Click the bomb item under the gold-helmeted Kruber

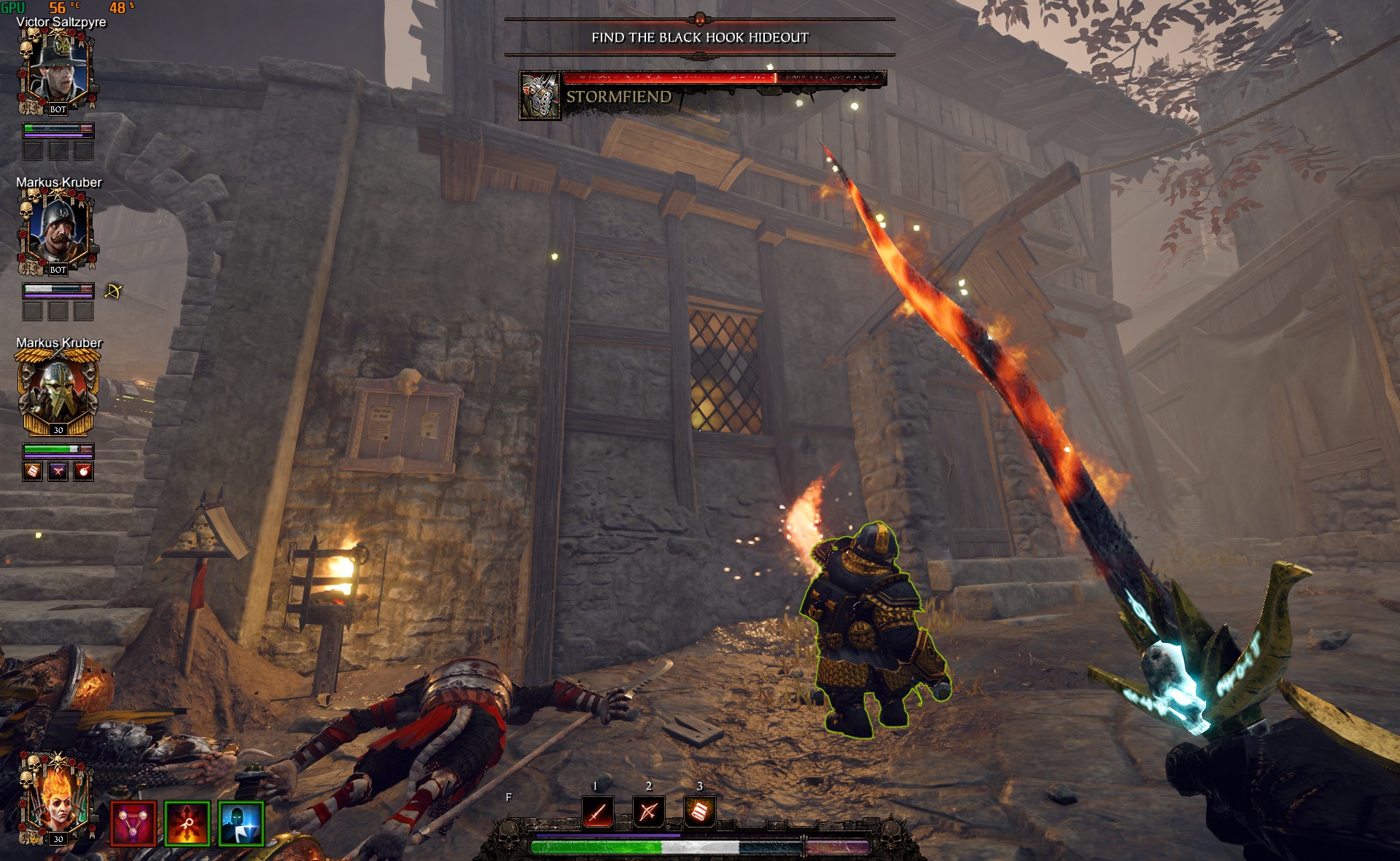[x=84, y=472]
